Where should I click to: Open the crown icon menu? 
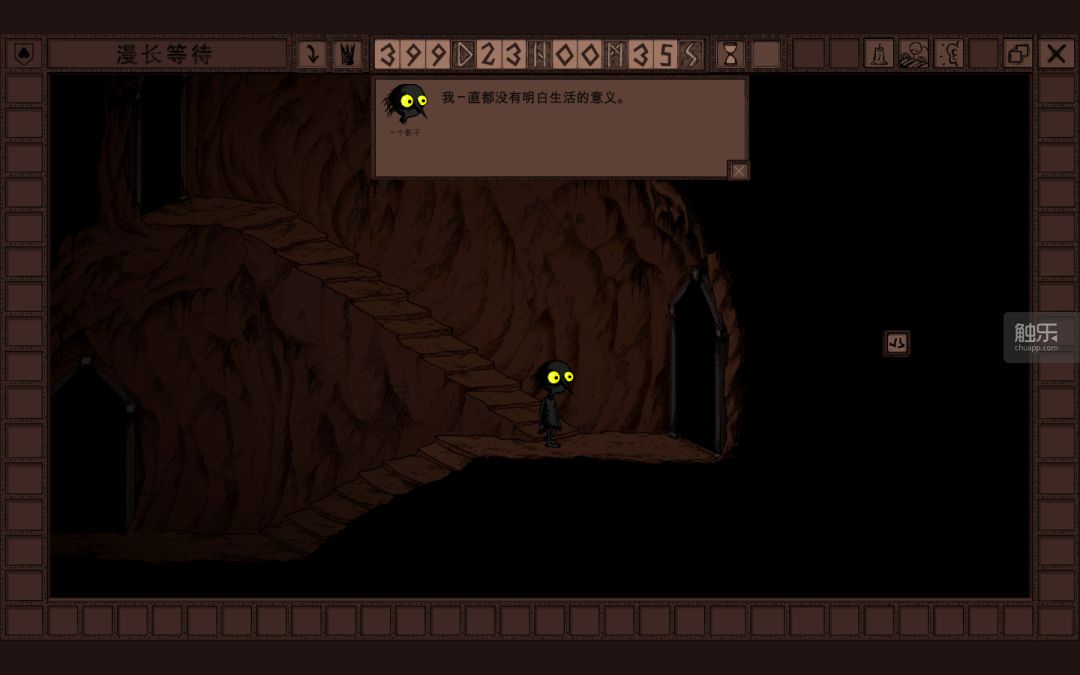click(x=347, y=54)
